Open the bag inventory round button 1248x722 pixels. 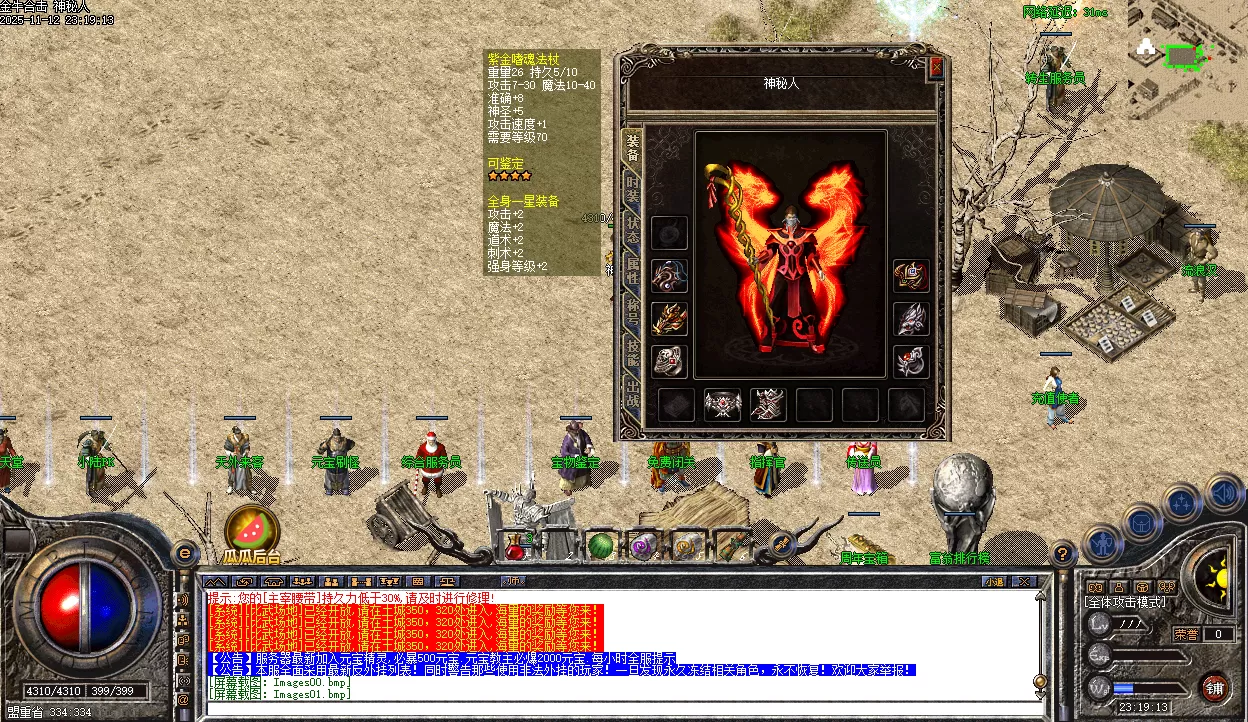pos(1141,522)
